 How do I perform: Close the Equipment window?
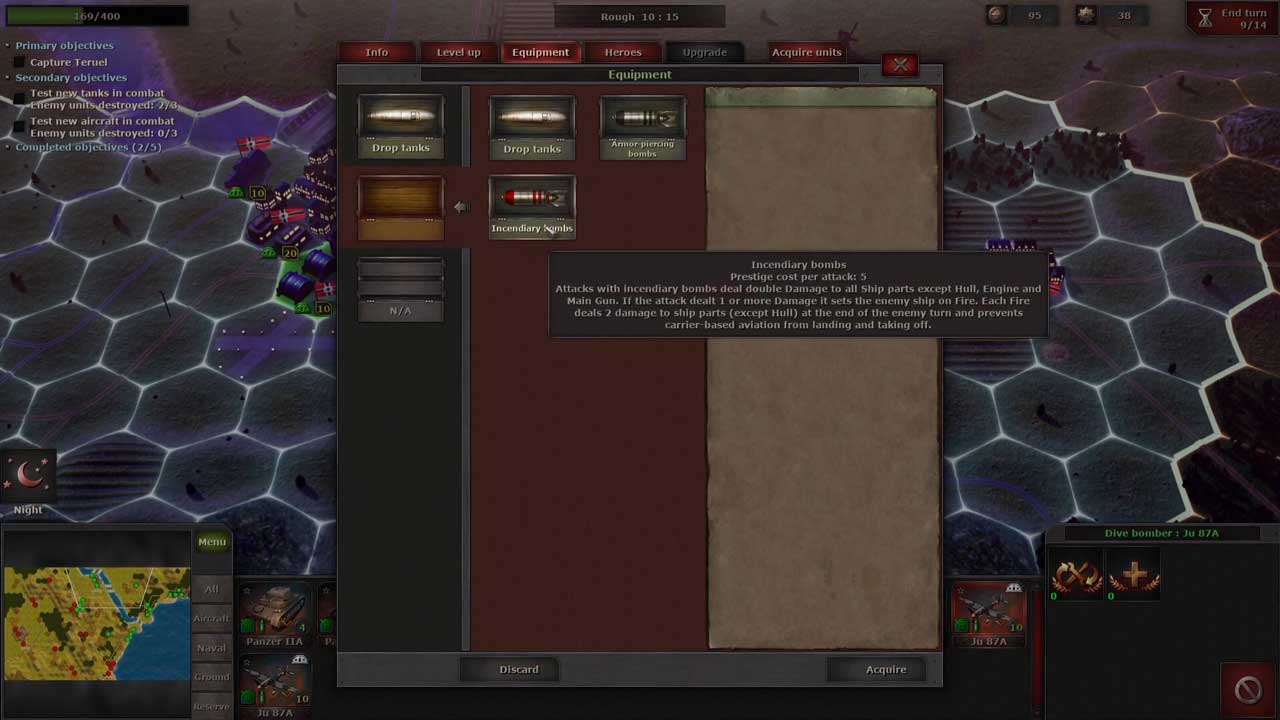coord(900,65)
